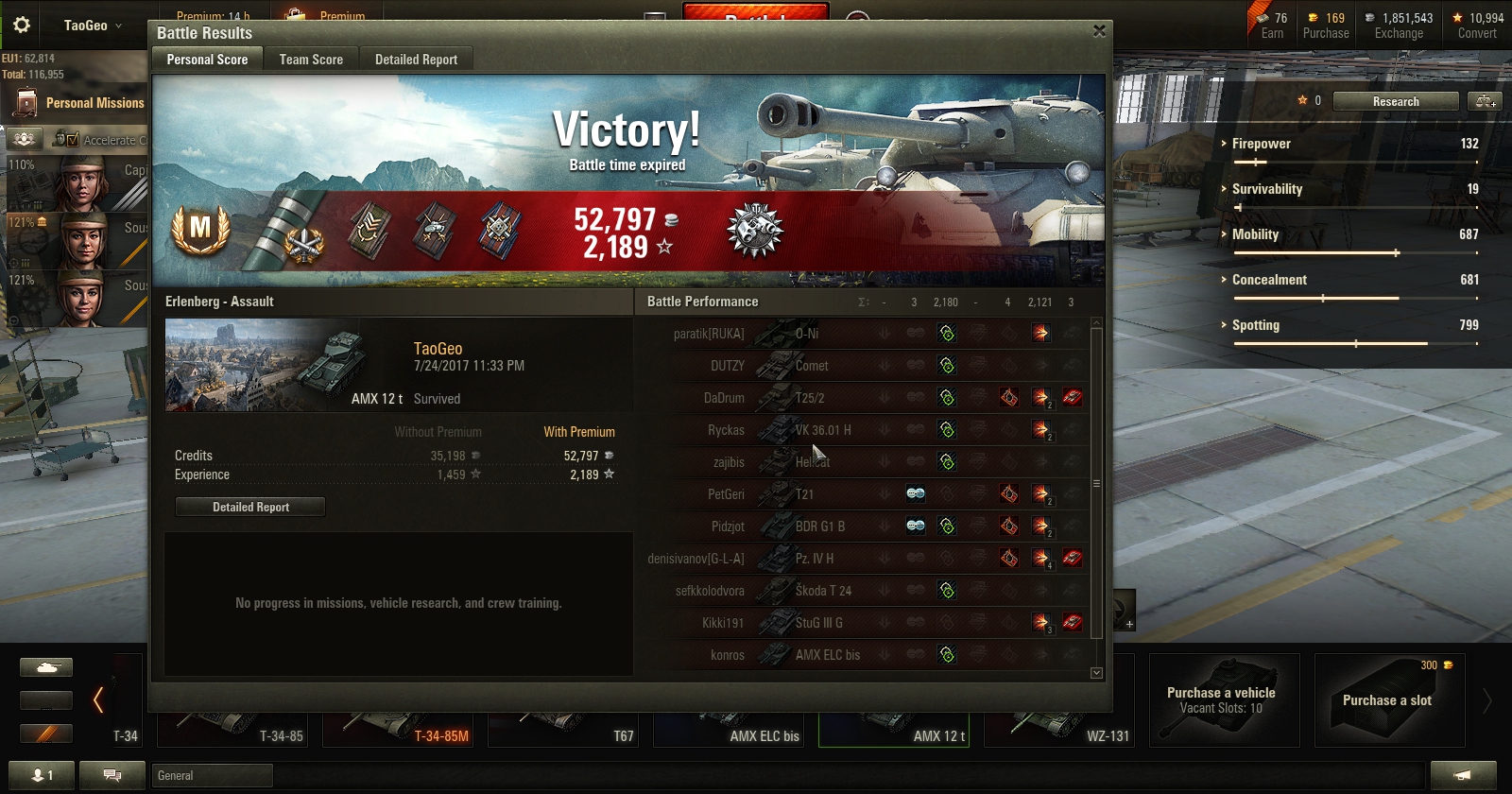1512x794 pixels.
Task: Switch to the Team Score tab
Action: [311, 60]
